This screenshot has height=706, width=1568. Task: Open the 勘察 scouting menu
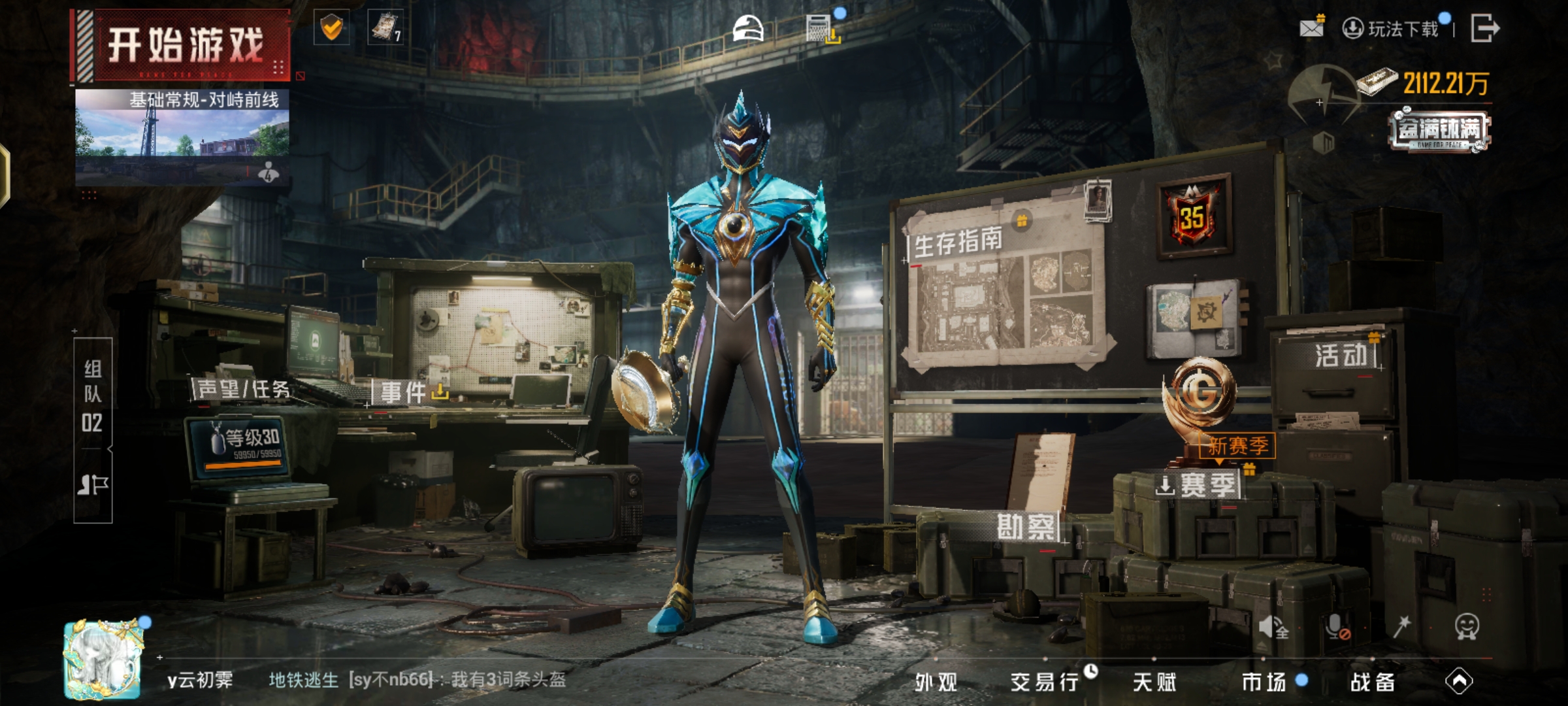[1026, 527]
